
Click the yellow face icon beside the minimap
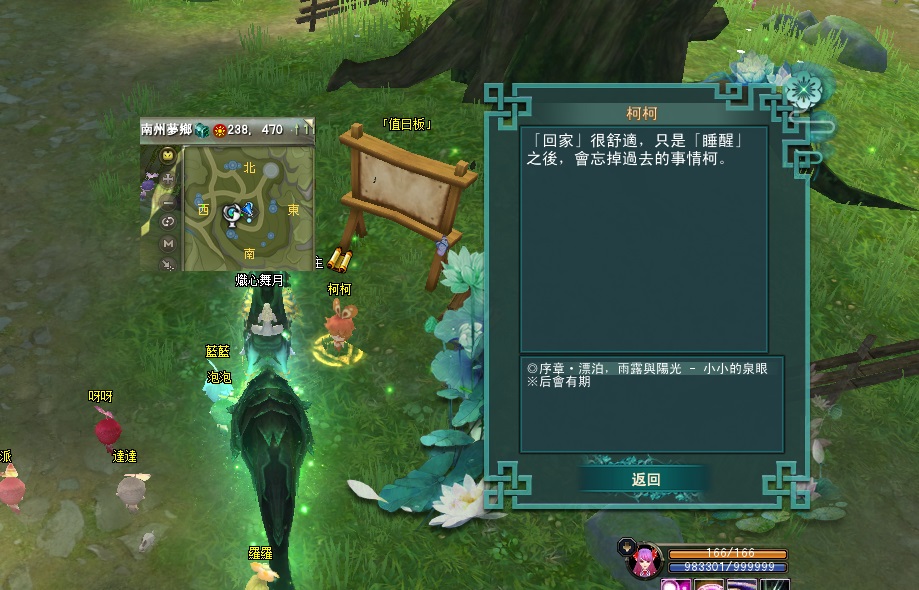click(167, 155)
